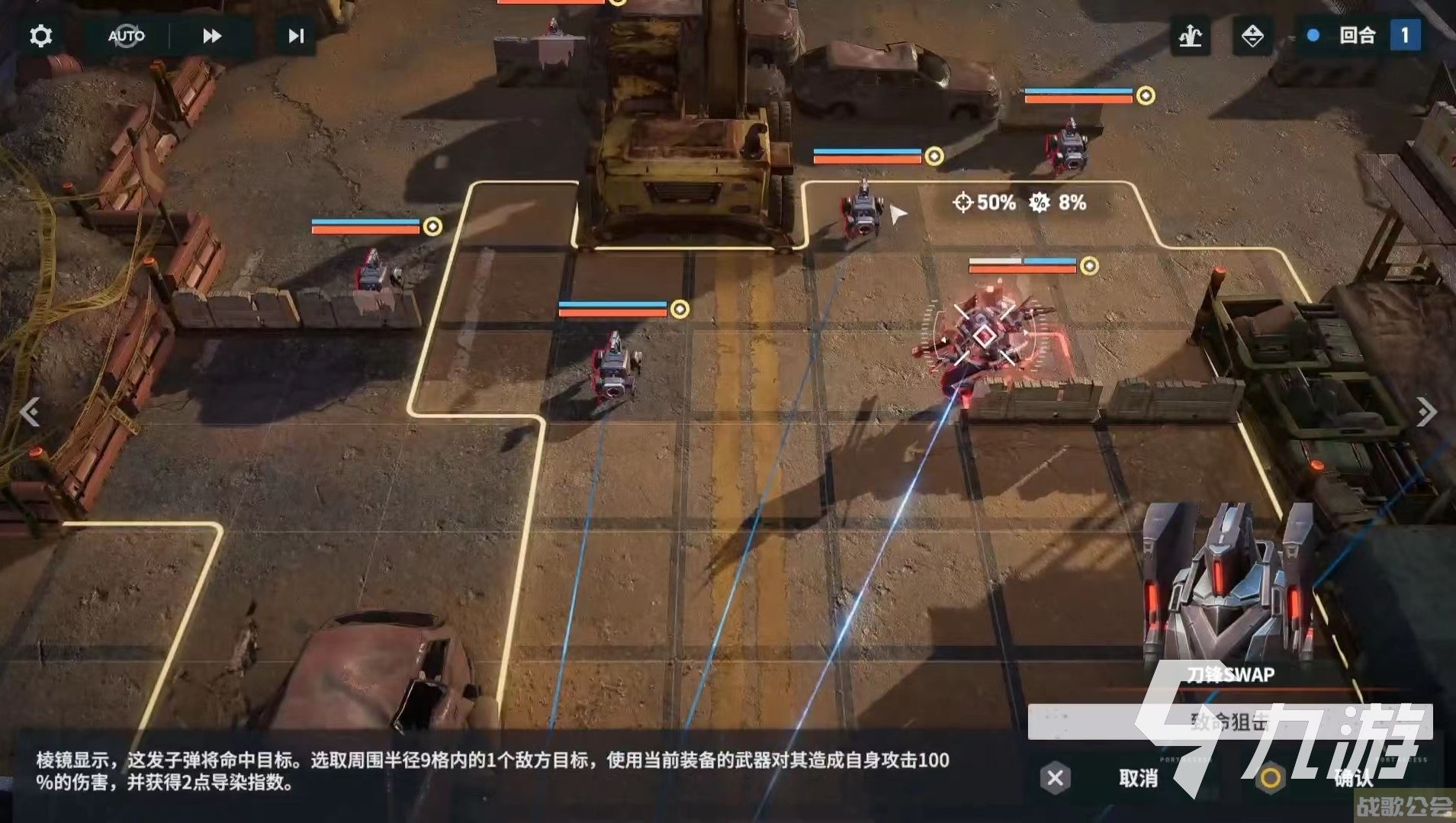Click the 回合 turn counter panel
This screenshot has height=823, width=1456.
coord(1358,36)
